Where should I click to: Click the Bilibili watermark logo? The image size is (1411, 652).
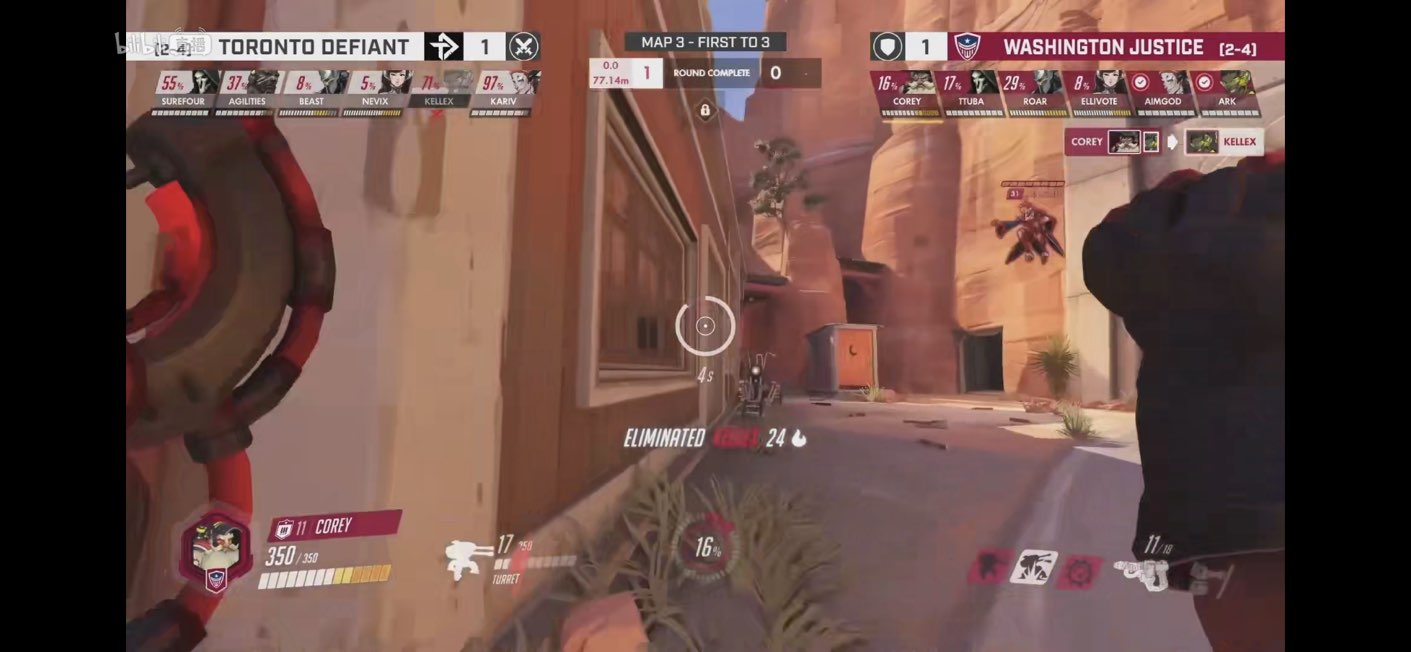coord(149,45)
